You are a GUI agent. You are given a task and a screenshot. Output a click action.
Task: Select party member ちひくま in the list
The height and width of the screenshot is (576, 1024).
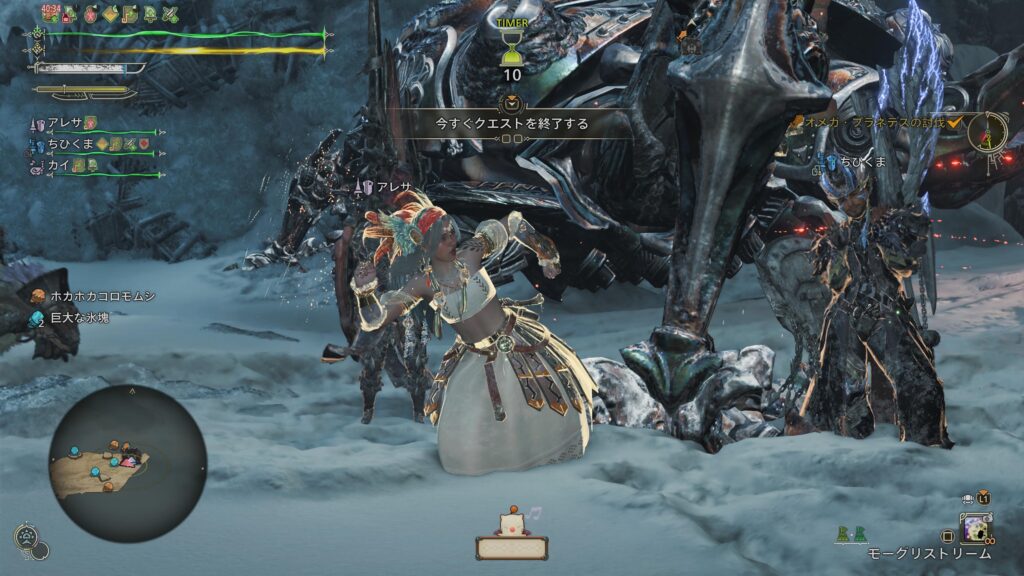[x=68, y=145]
